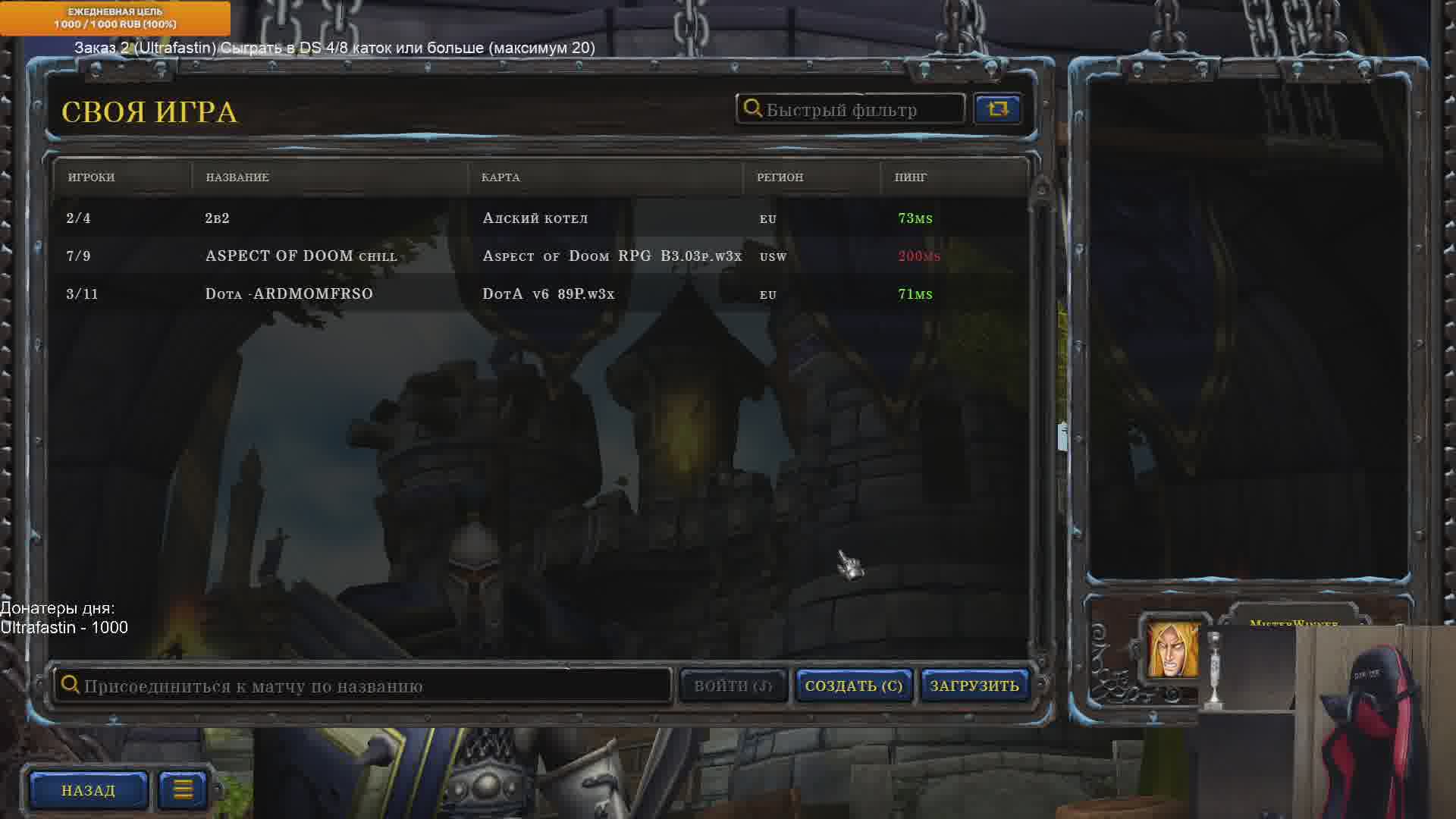Refresh the custom game list
This screenshot has height=819, width=1456.
pyautogui.click(x=997, y=109)
